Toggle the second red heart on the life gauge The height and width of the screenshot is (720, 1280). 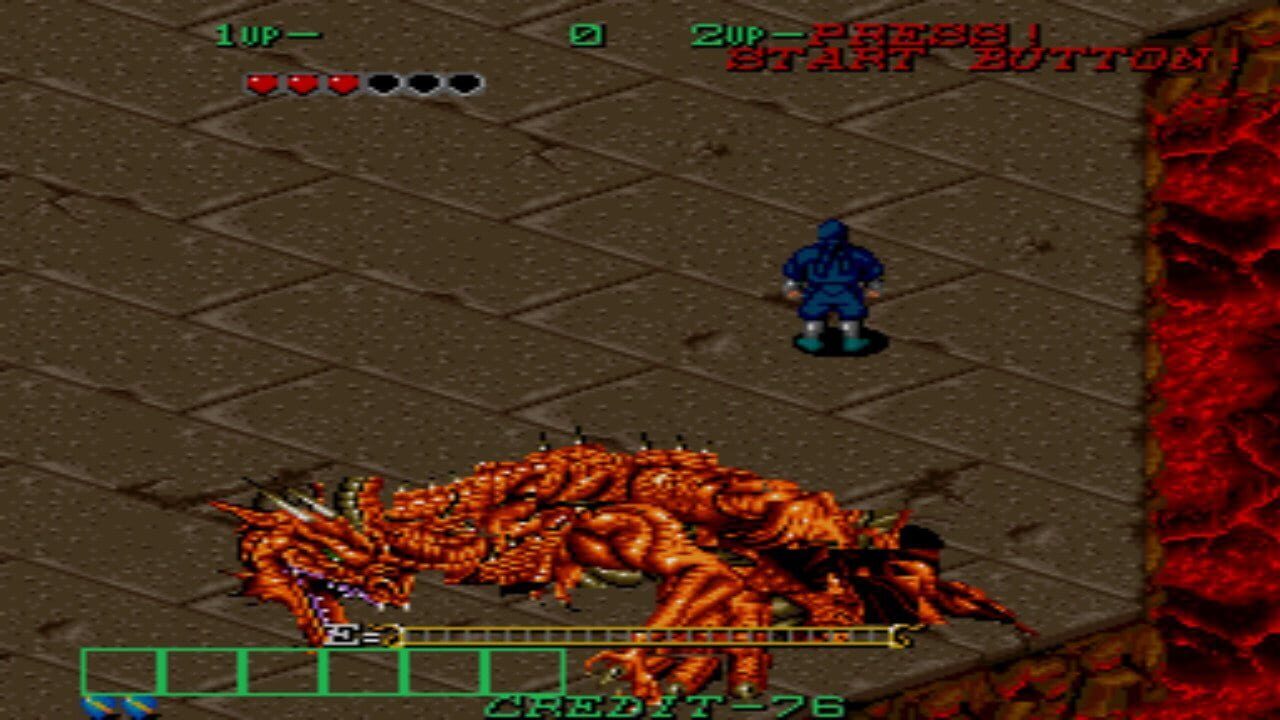(x=302, y=83)
